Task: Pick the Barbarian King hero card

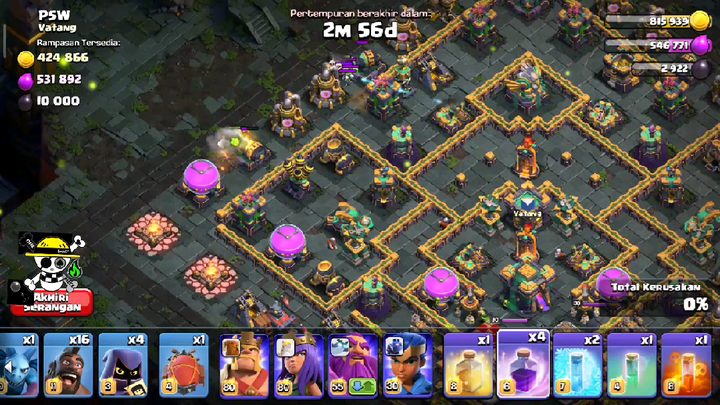Action: pos(244,367)
